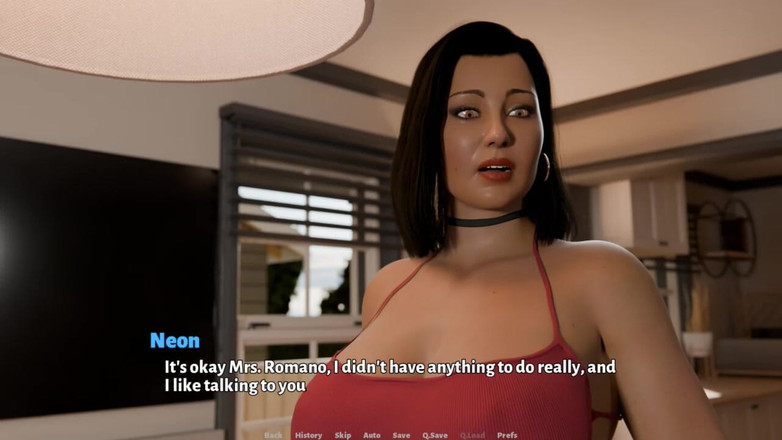
Task: Open the Save menu
Action: (401, 435)
